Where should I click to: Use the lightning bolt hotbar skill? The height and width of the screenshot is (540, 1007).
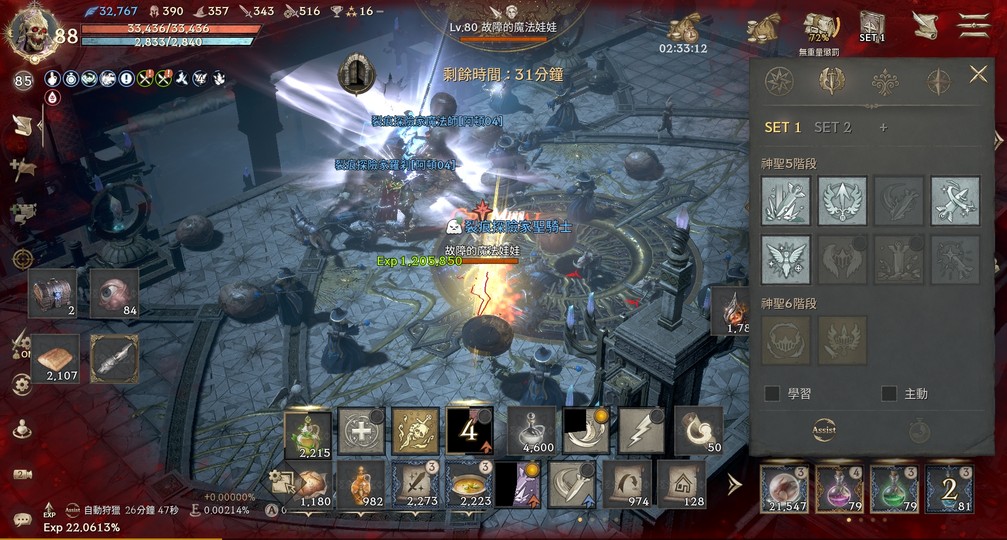pos(642,431)
